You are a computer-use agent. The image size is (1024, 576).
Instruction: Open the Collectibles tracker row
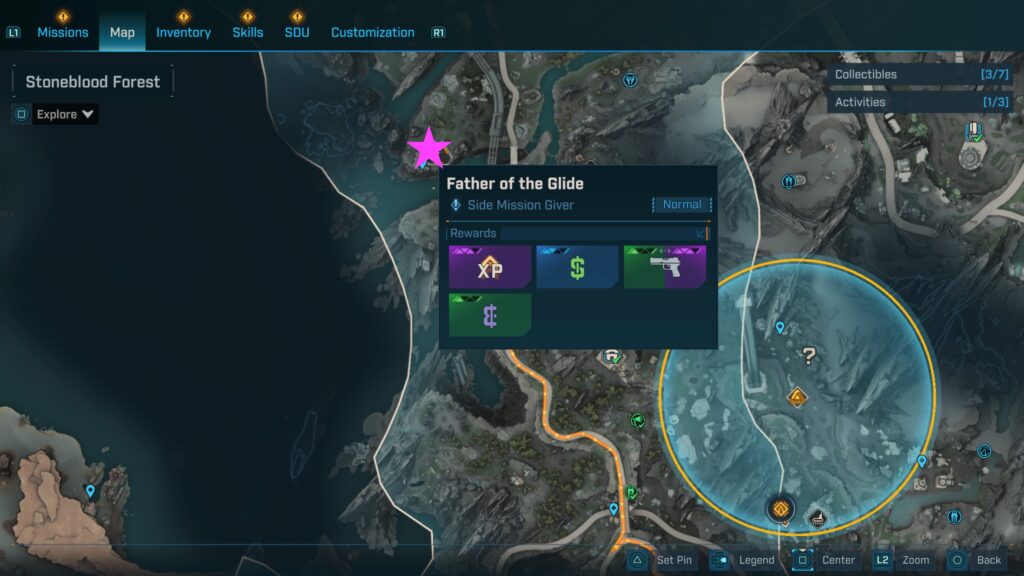[920, 75]
